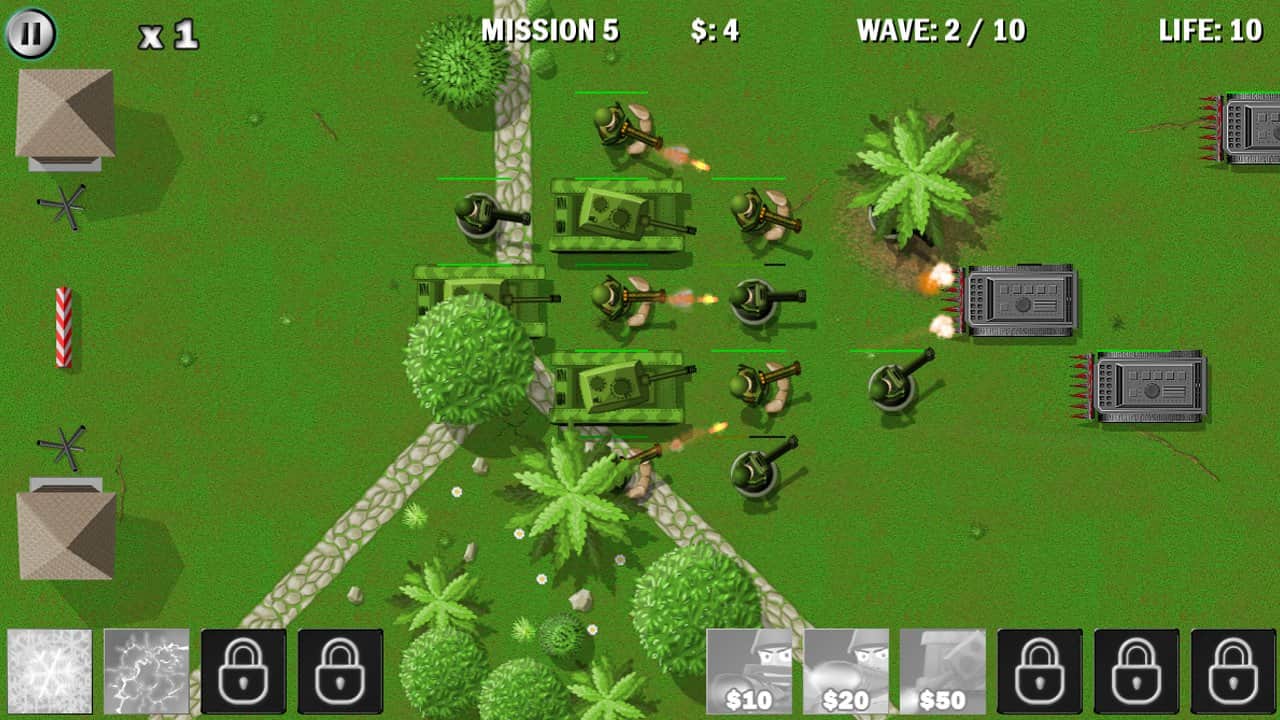Click the red striped barrier pole
The image size is (1280, 720).
tap(62, 325)
